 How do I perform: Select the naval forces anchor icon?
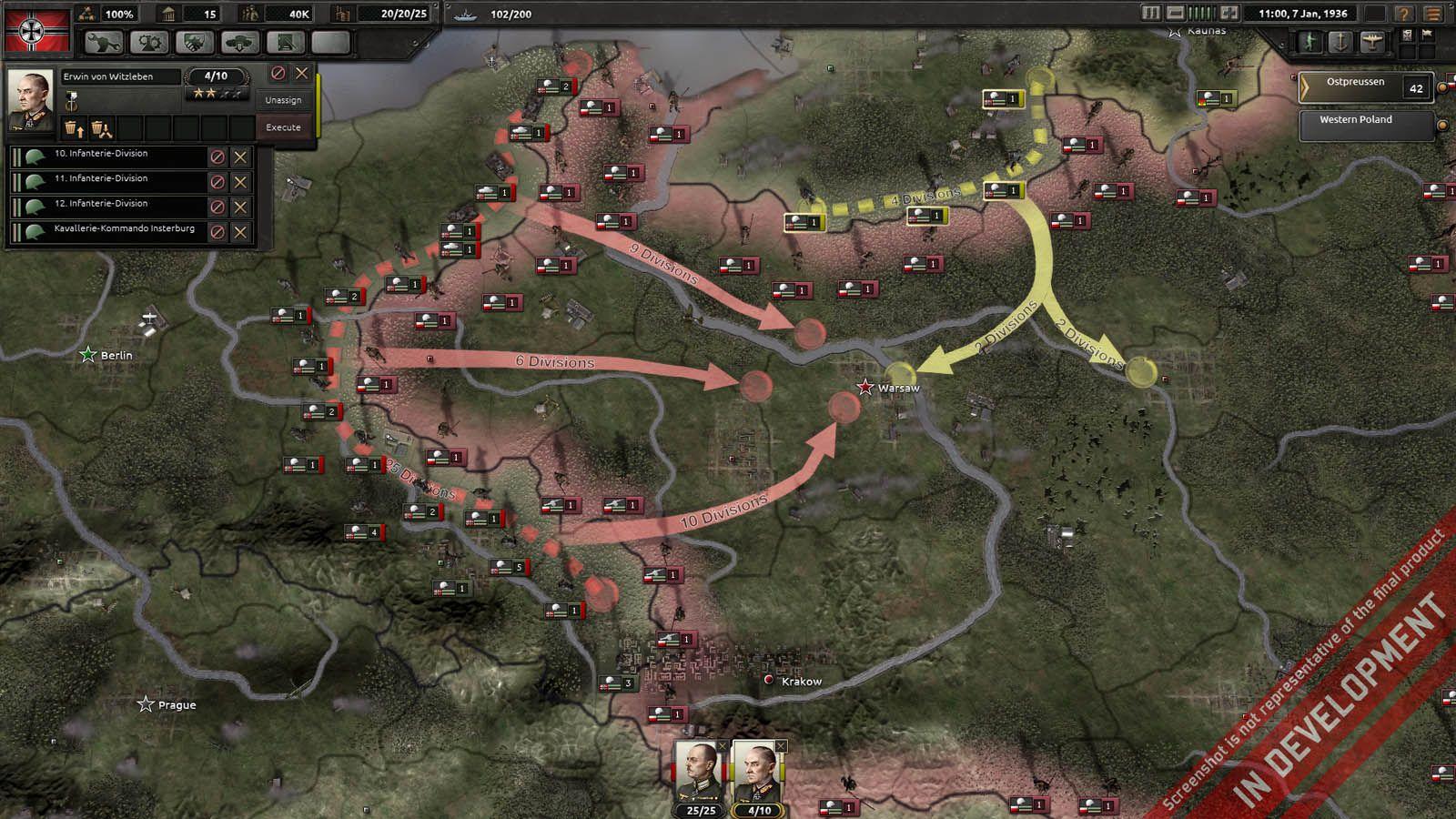point(1339,41)
